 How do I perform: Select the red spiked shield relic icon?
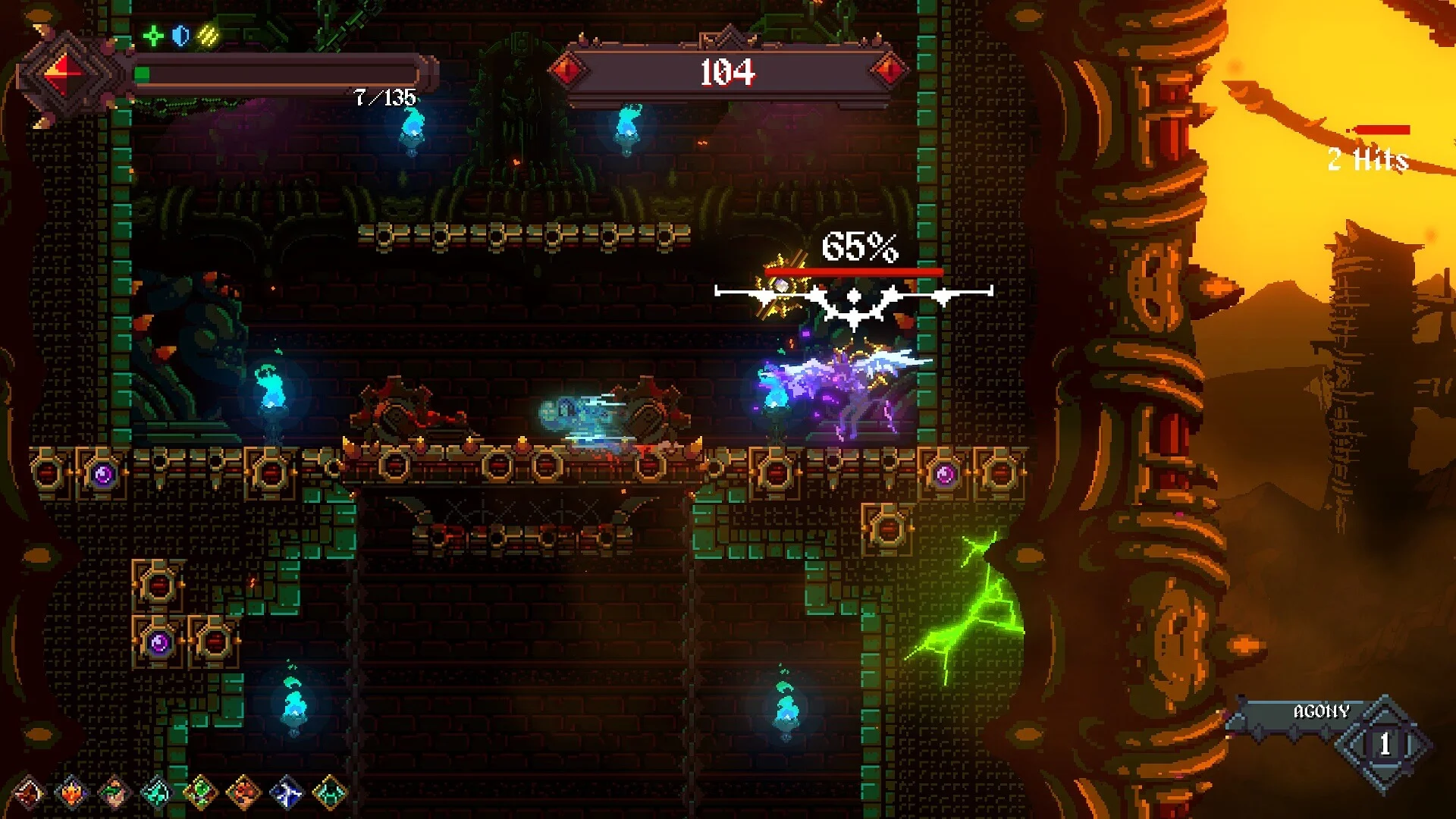[29, 793]
